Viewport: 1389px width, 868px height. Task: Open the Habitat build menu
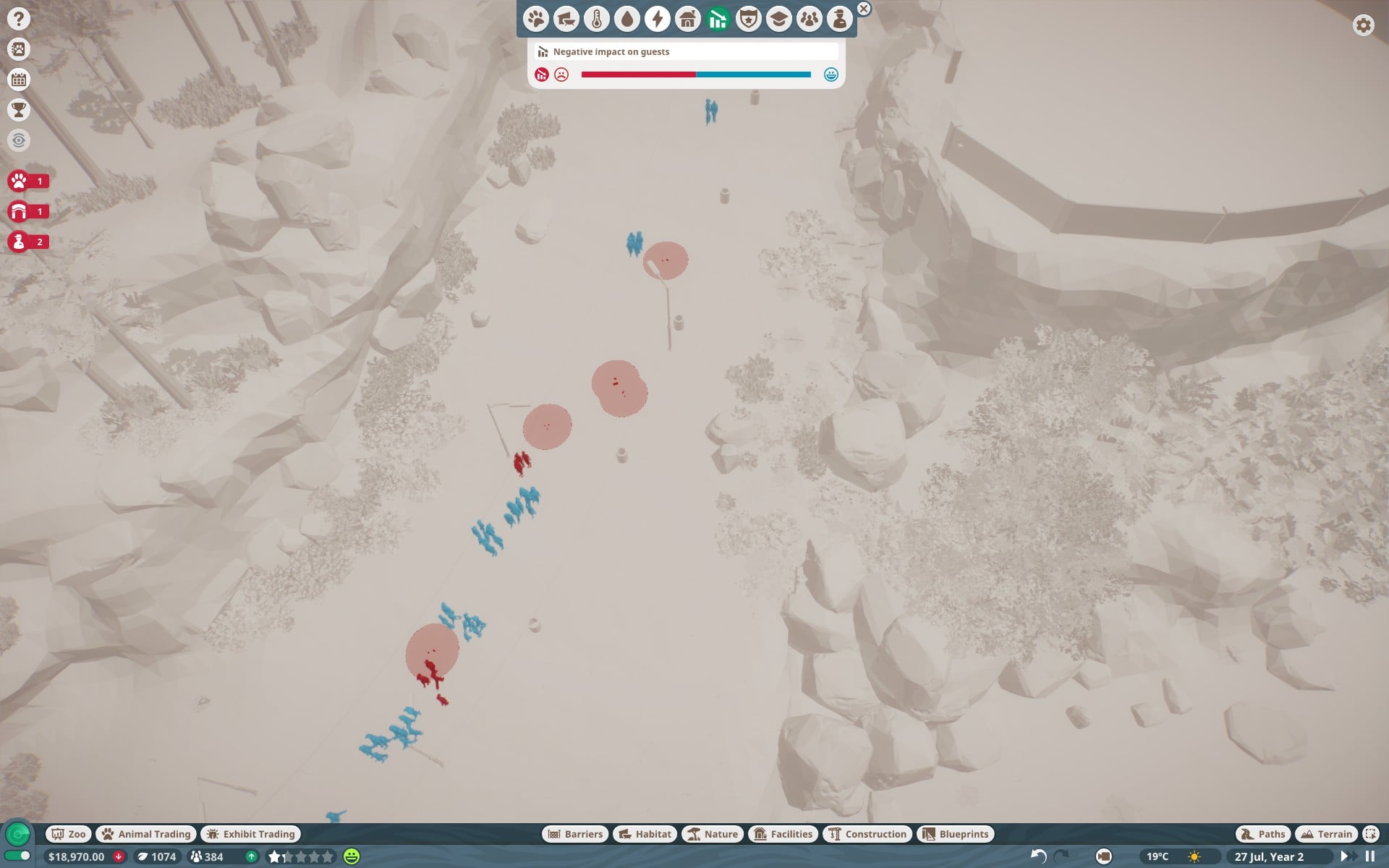(645, 834)
